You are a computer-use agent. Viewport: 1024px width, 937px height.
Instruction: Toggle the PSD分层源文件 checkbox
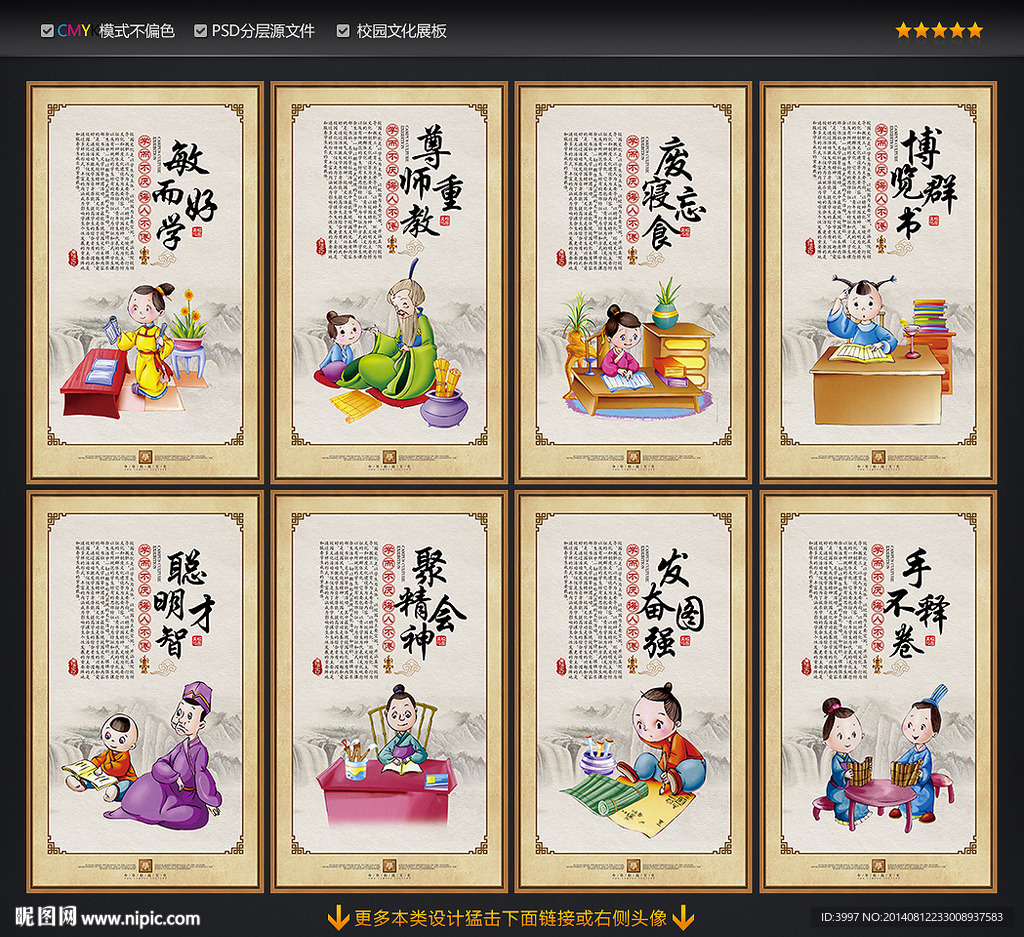click(201, 31)
